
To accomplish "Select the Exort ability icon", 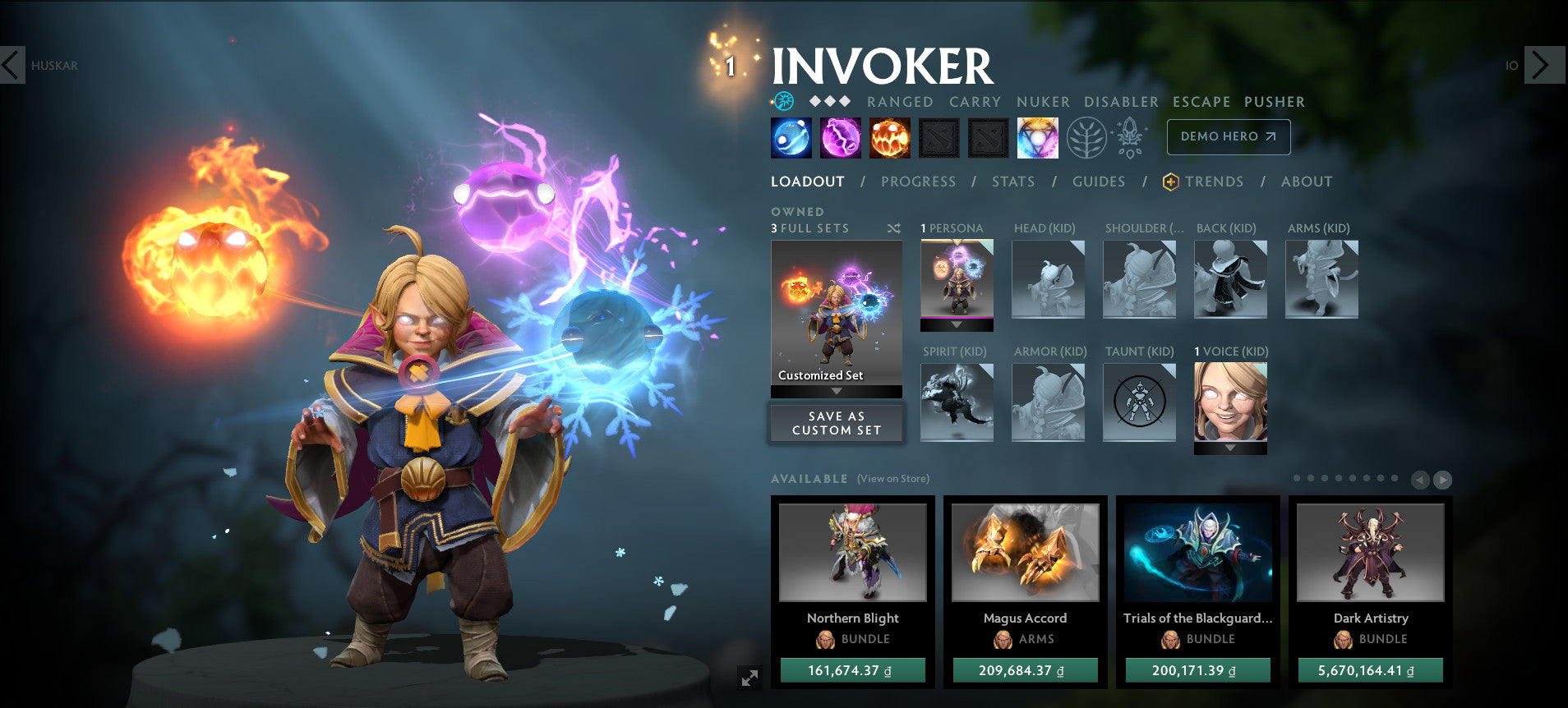I will (890, 137).
